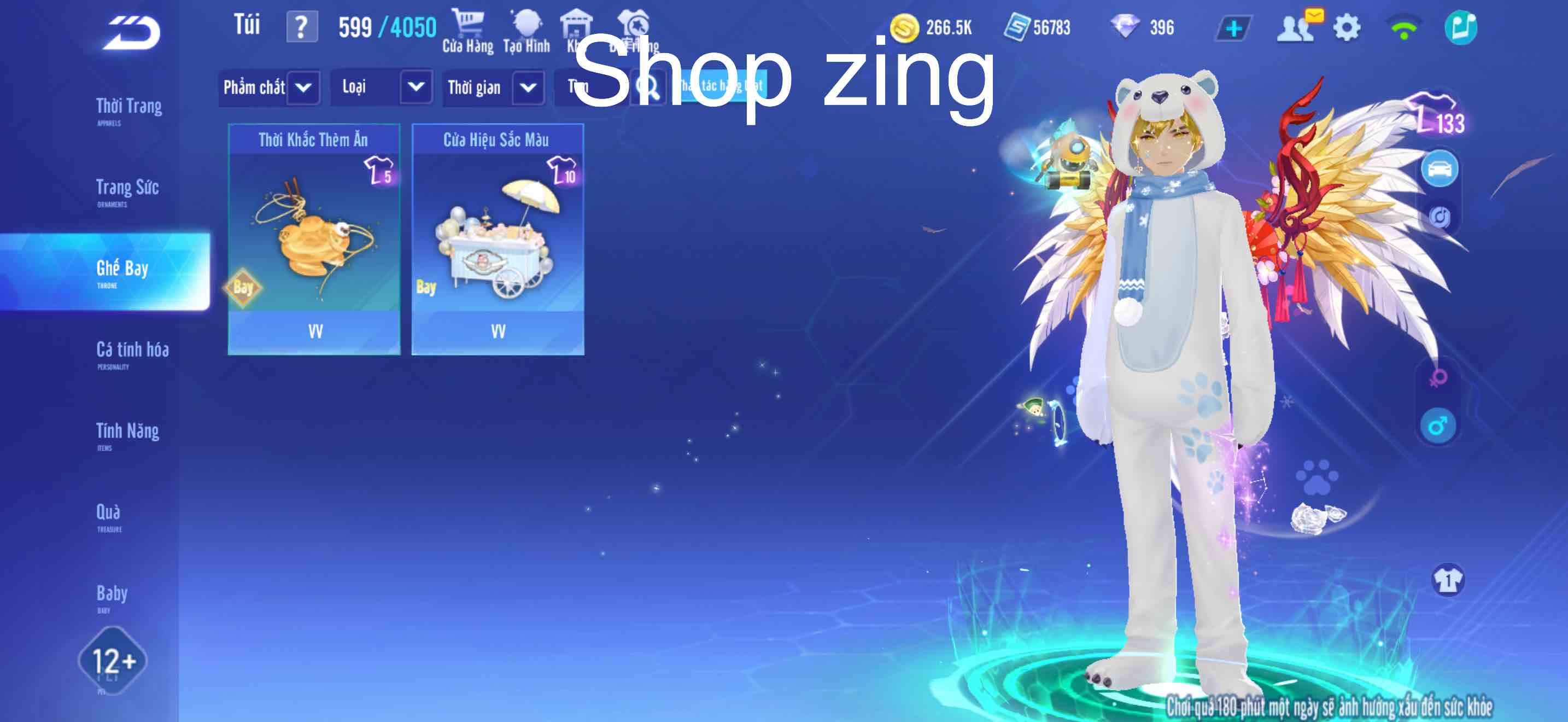Screen dimensions: 1568x722
Task: Open the Loại filter dropdown
Action: 381,88
